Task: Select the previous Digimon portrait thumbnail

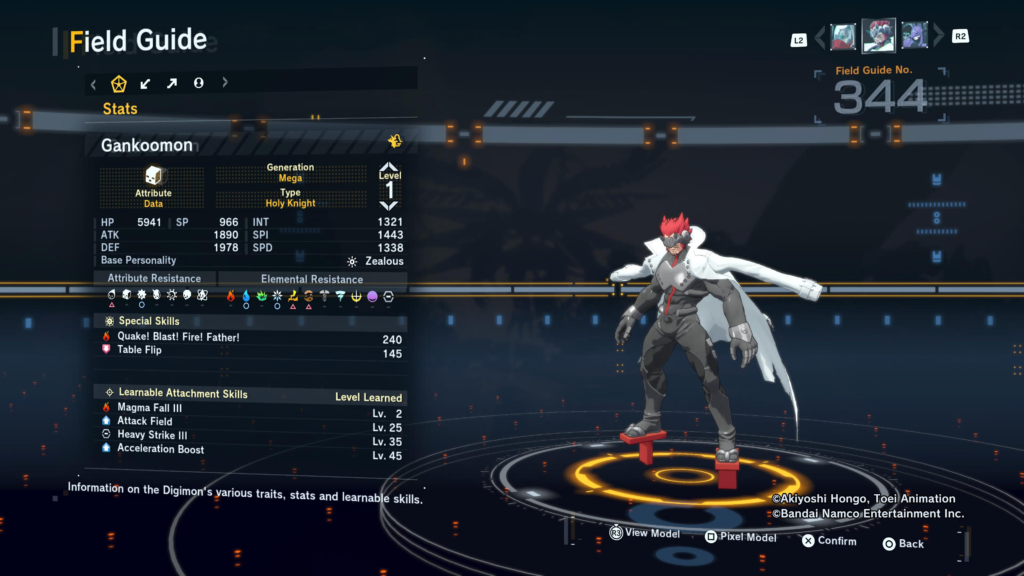Action: coord(843,37)
